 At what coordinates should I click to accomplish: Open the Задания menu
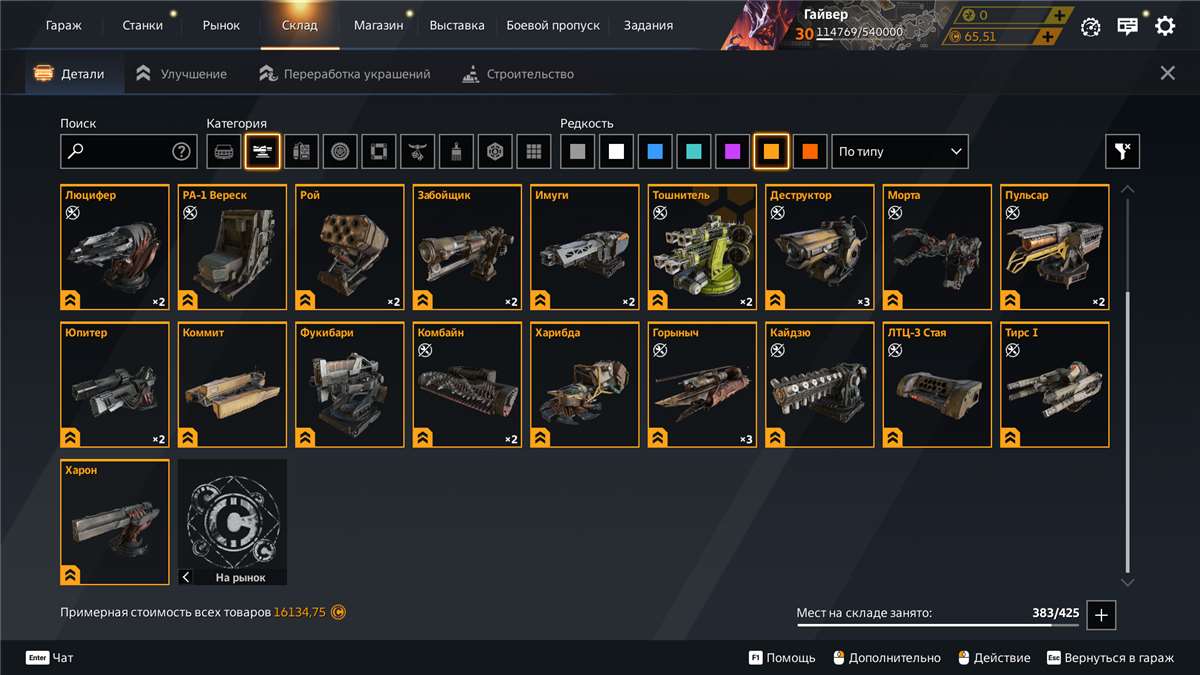648,25
